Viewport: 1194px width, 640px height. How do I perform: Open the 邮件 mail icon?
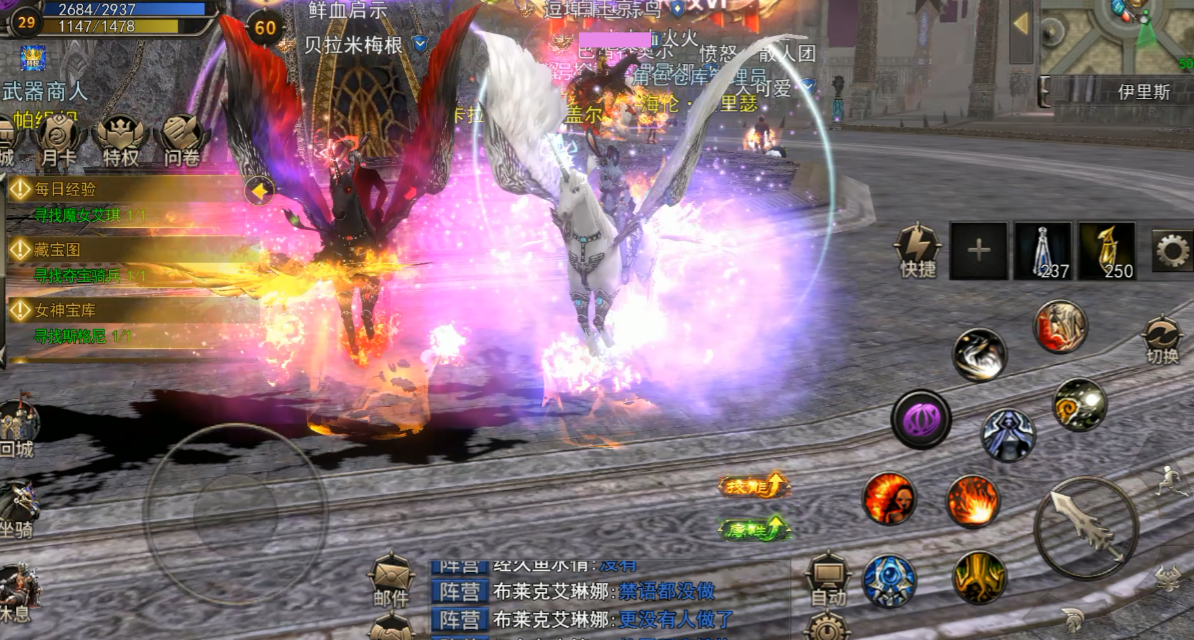pyautogui.click(x=391, y=580)
